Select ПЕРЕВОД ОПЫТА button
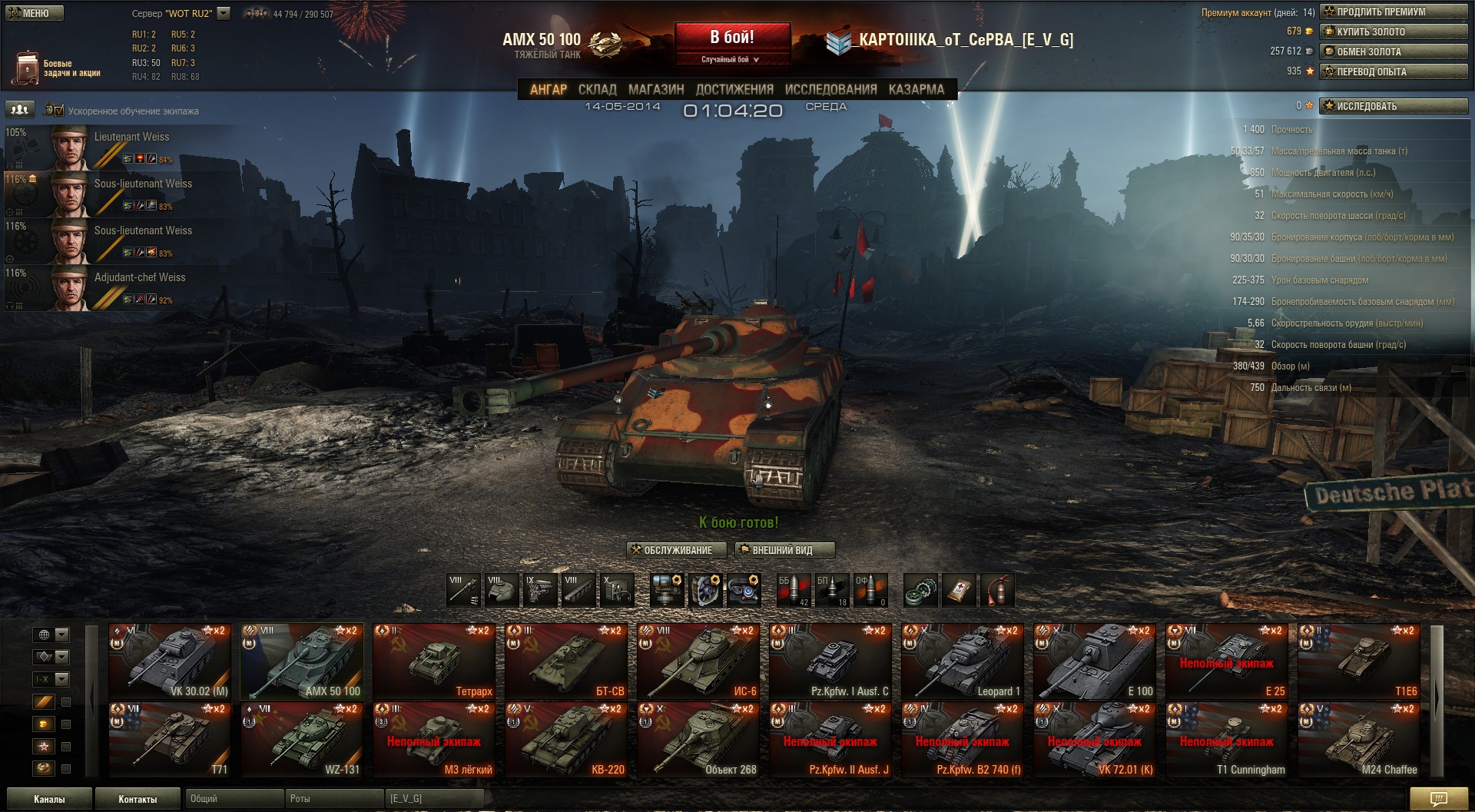 pos(1393,71)
